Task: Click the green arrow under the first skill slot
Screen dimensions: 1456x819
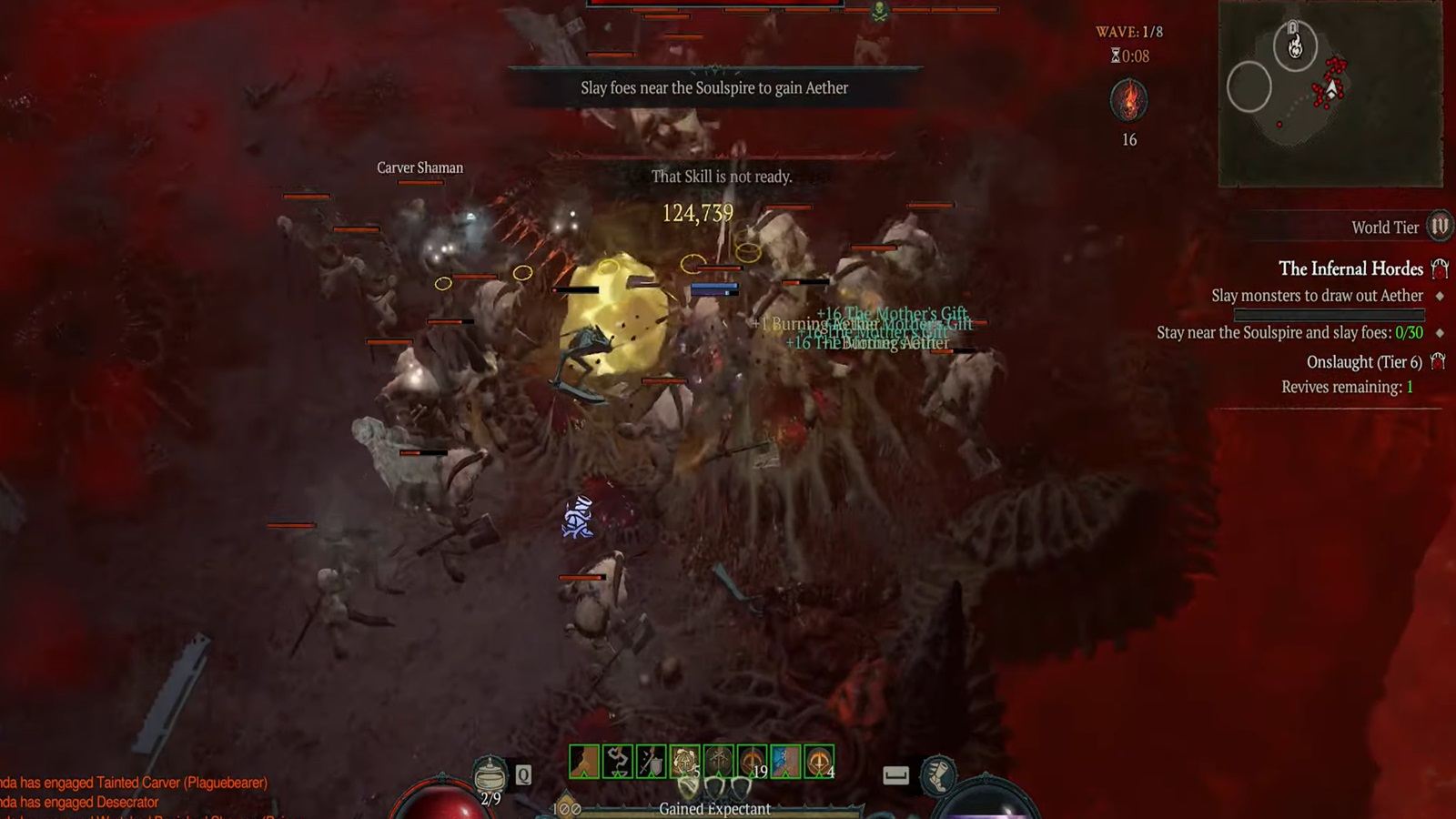Action: coord(584,775)
